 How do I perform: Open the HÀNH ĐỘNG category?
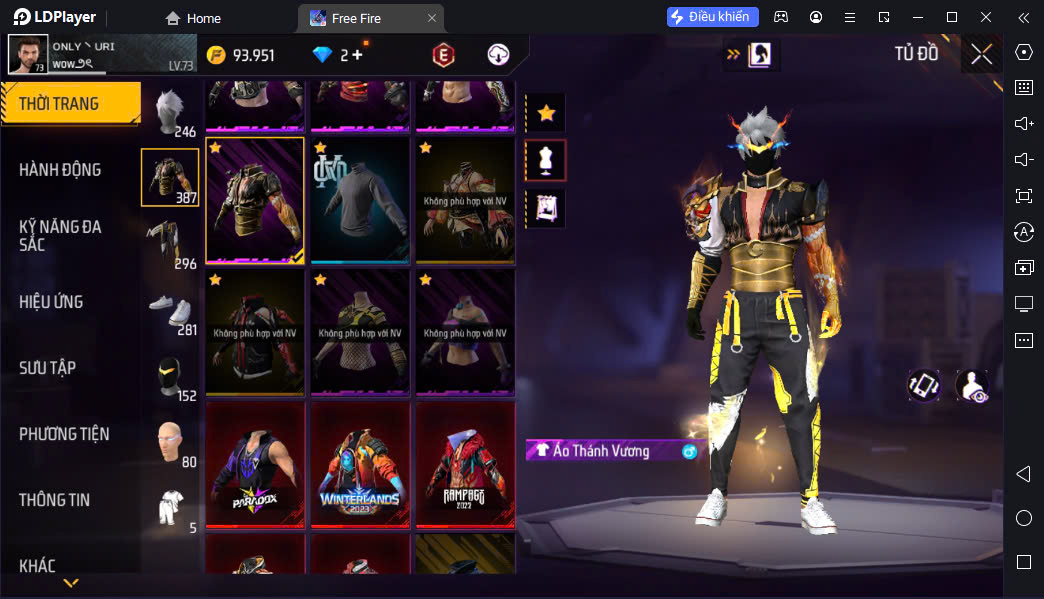coord(60,170)
